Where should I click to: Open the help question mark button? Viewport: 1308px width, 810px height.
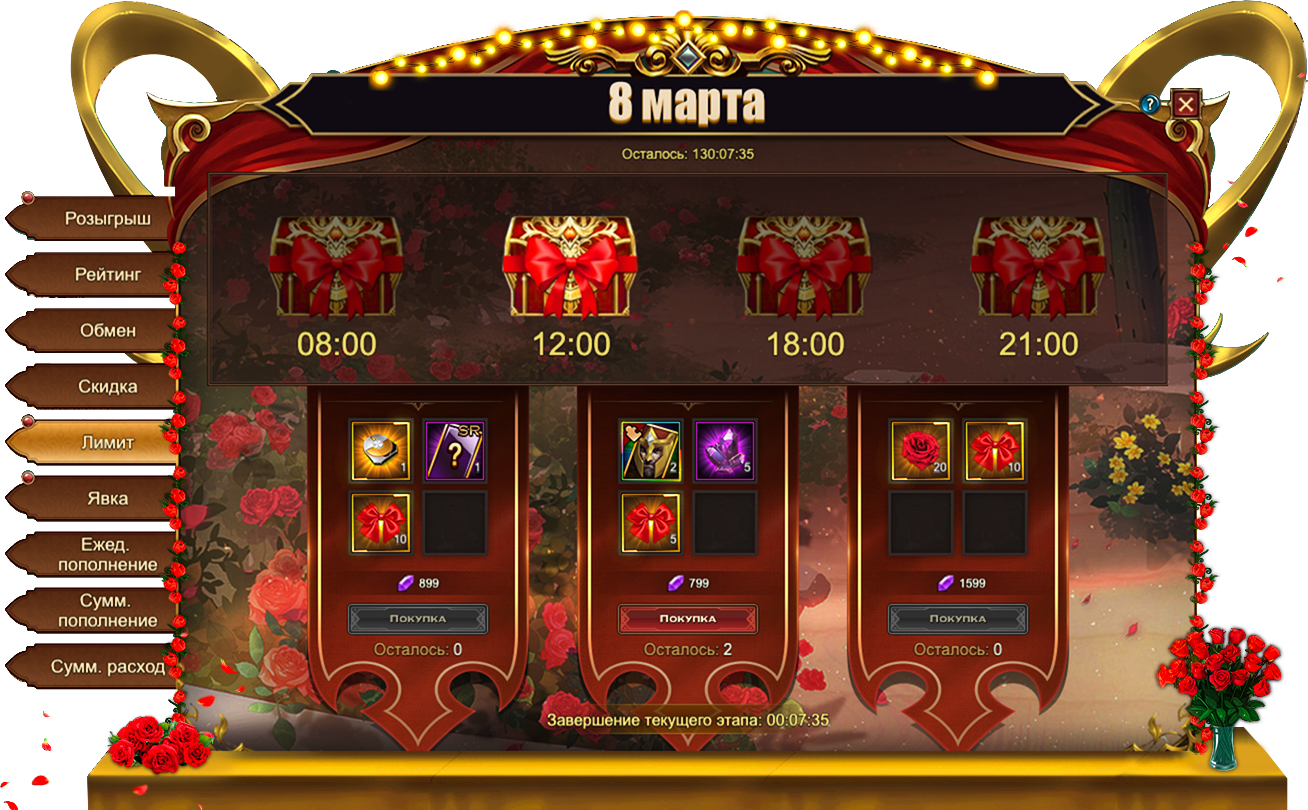click(1151, 104)
